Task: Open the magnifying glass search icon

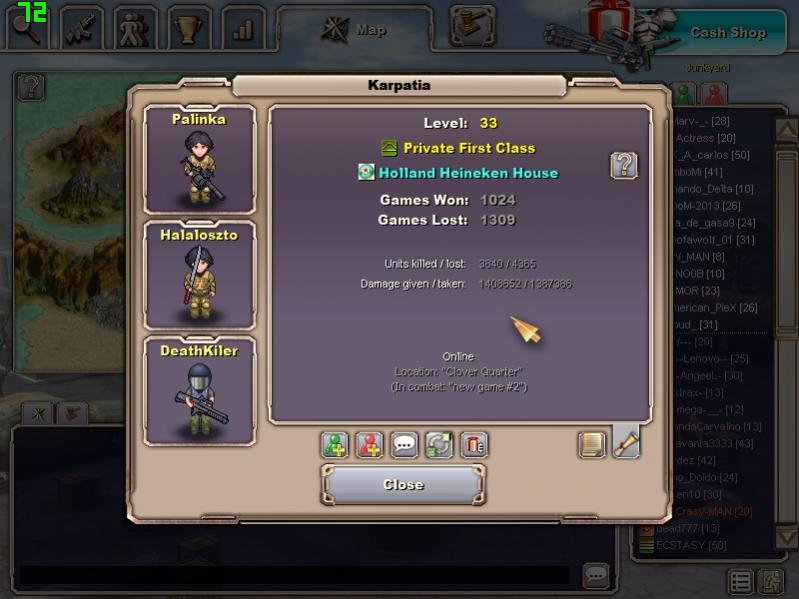Action: pyautogui.click(x=26, y=28)
